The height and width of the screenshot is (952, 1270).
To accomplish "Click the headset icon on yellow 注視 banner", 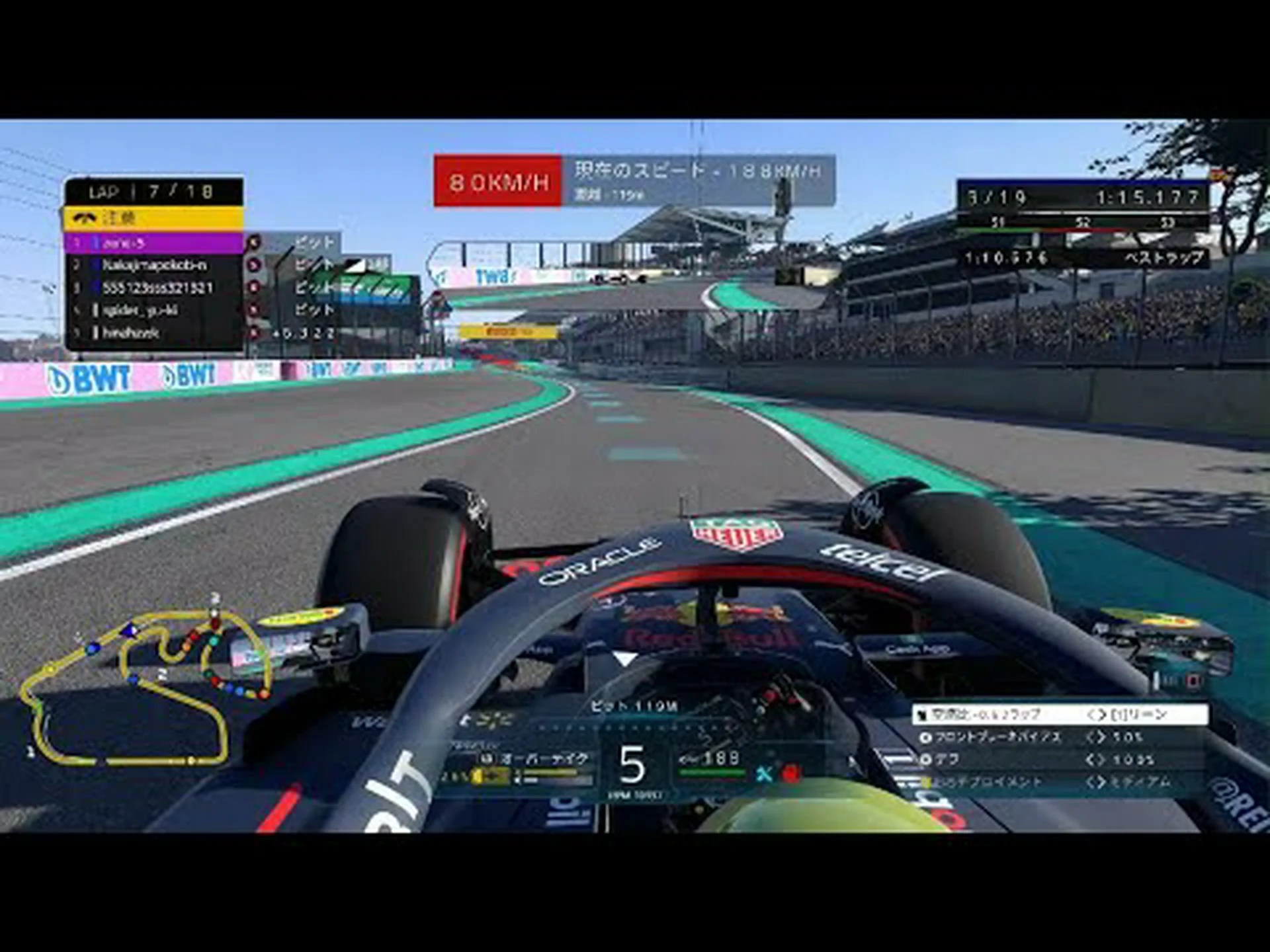I will [x=85, y=217].
